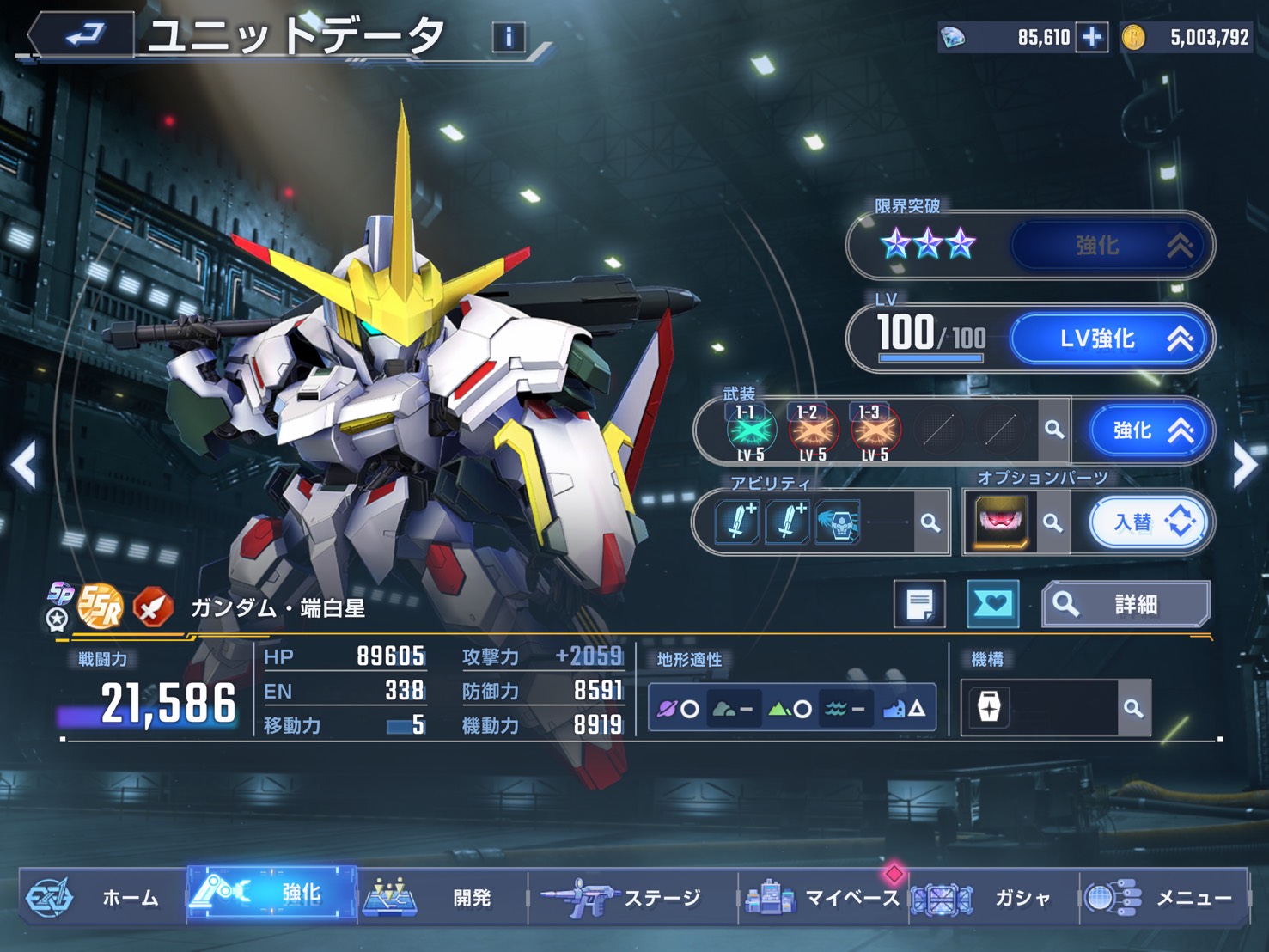Viewport: 1269px width, 952px height.
Task: Open the 限界突破 強化 button
Action: (1113, 247)
